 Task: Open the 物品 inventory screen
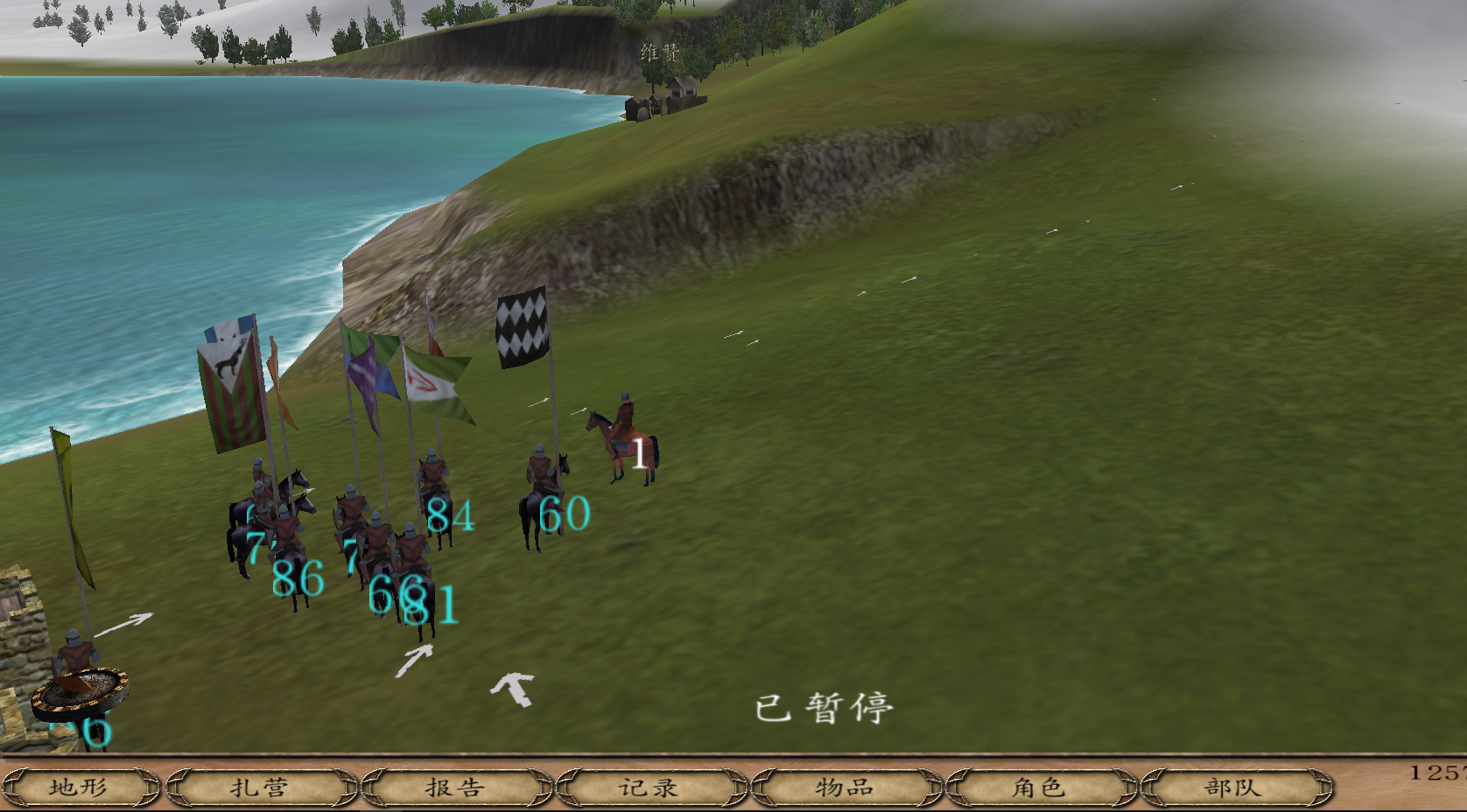(x=846, y=787)
